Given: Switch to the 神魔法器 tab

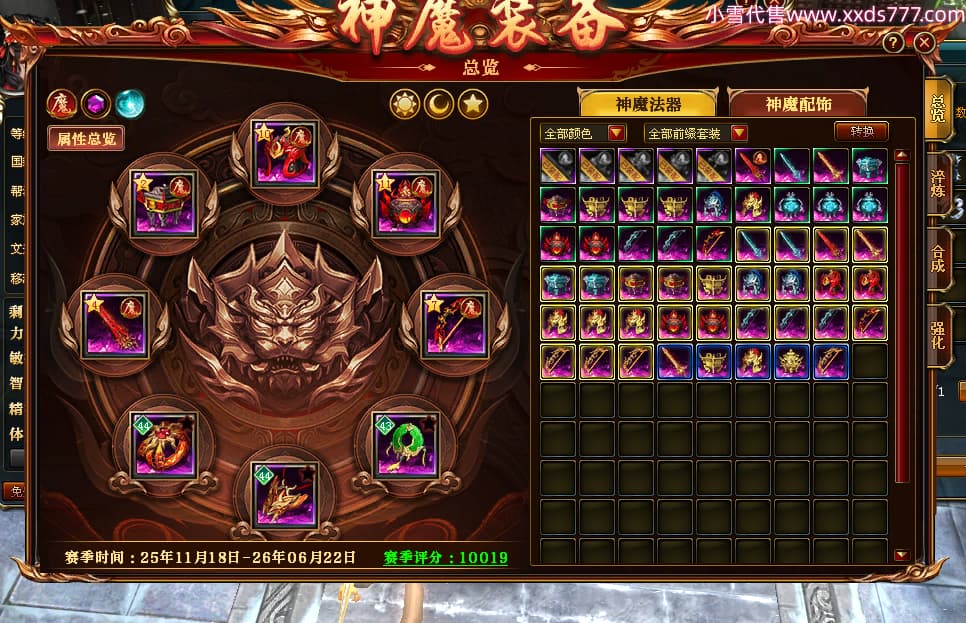Looking at the screenshot, I should point(648,103).
